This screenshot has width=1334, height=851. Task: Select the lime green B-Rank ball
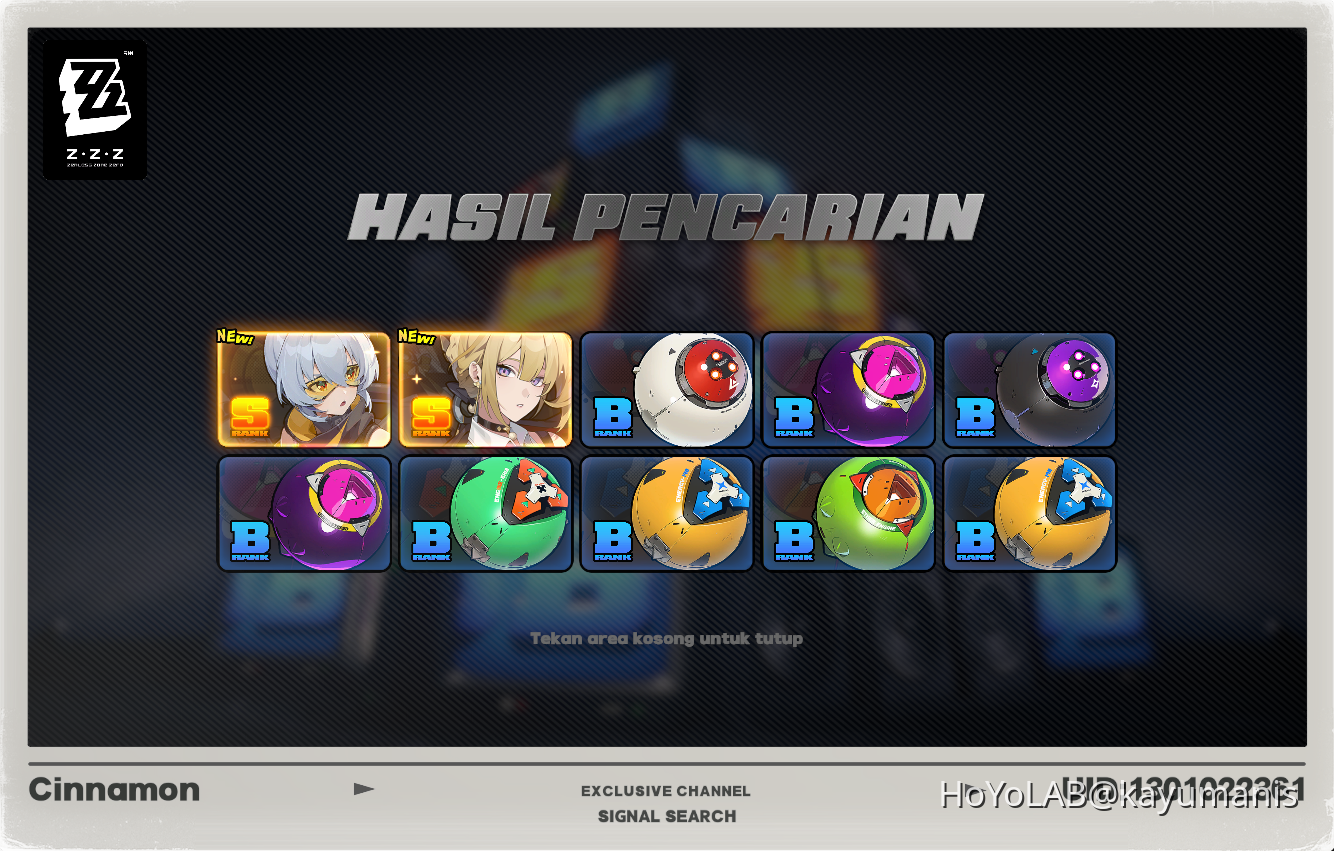coord(849,512)
